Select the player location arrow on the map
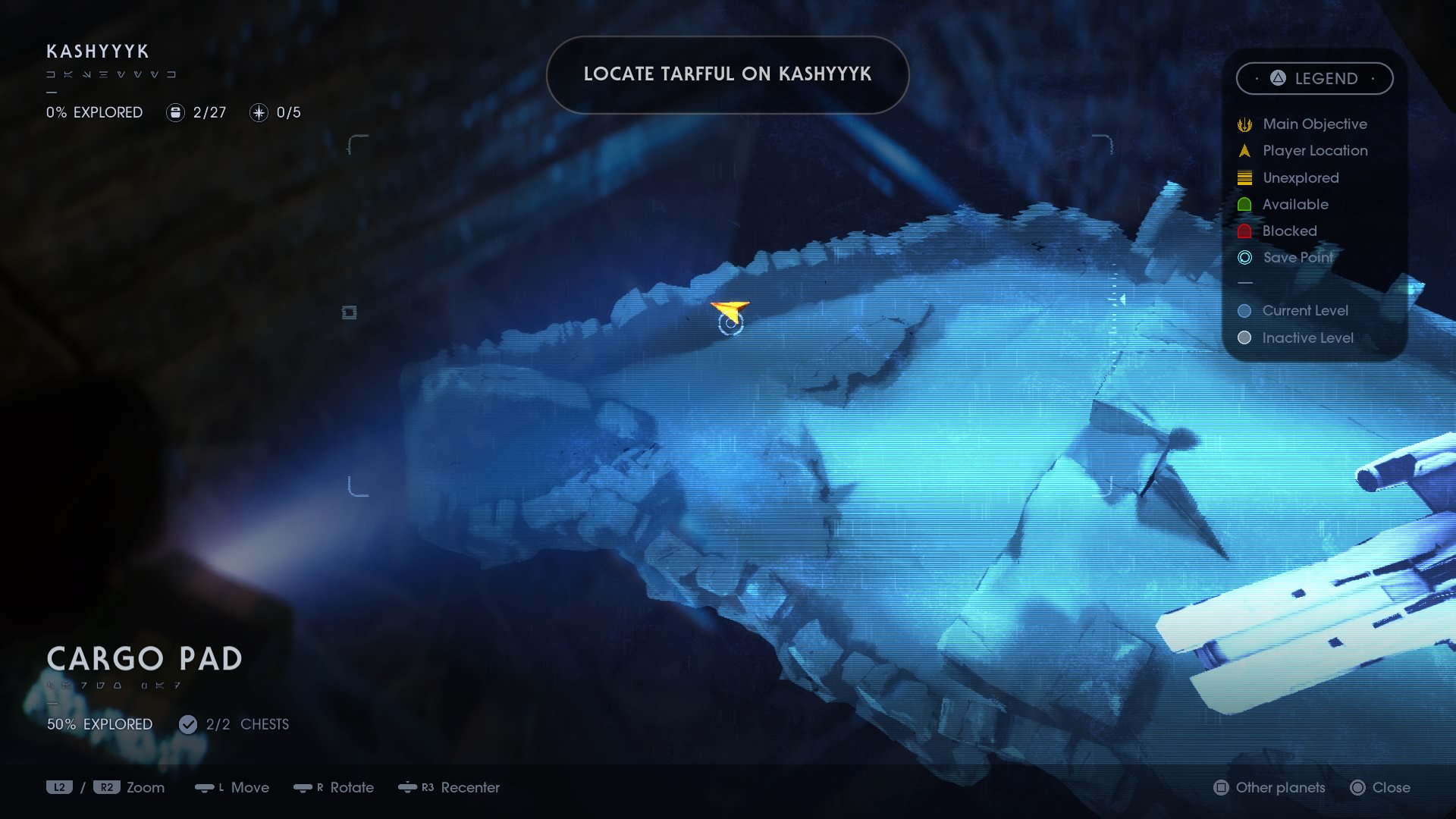The width and height of the screenshot is (1456, 819). coord(730,310)
